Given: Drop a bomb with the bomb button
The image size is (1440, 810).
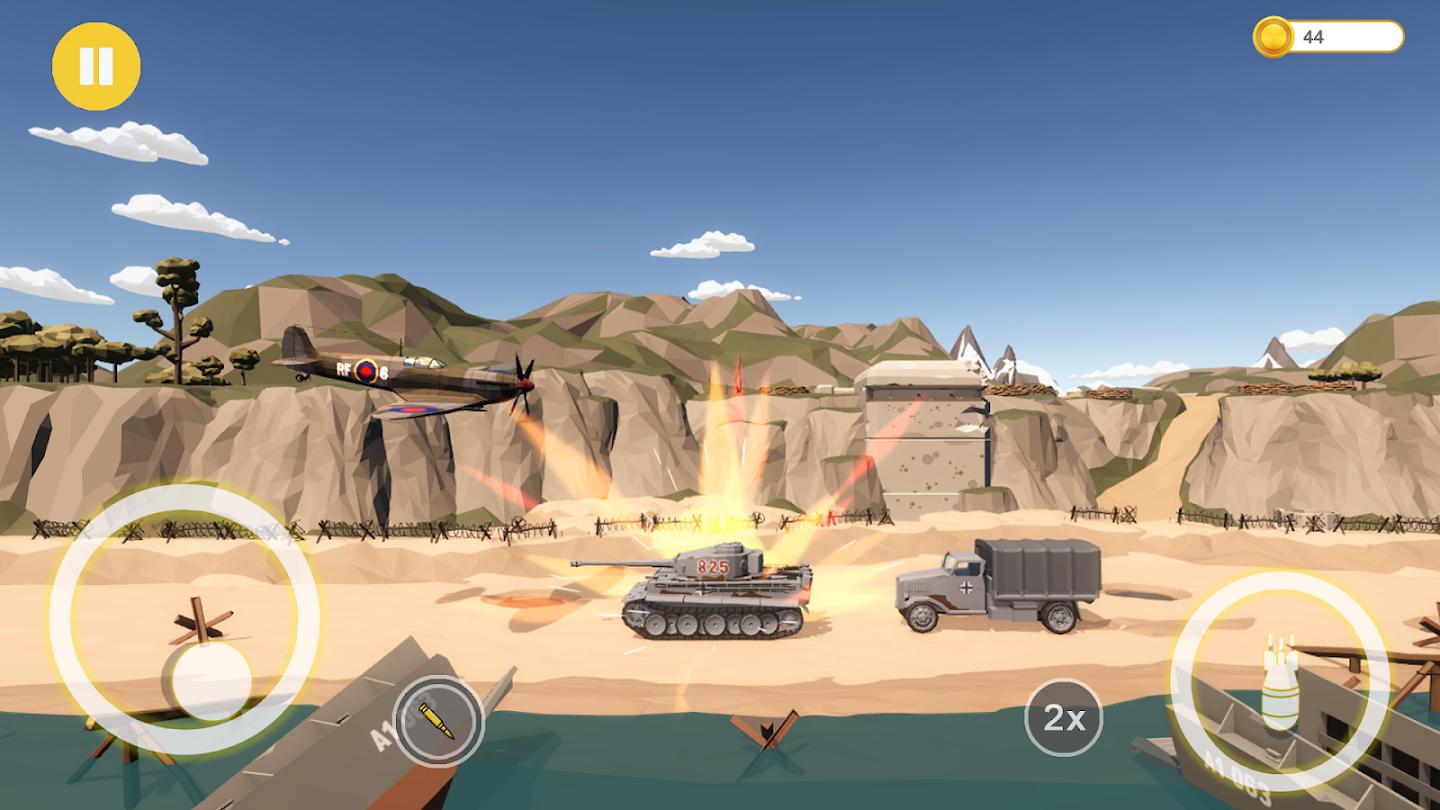Looking at the screenshot, I should [x=1279, y=682].
